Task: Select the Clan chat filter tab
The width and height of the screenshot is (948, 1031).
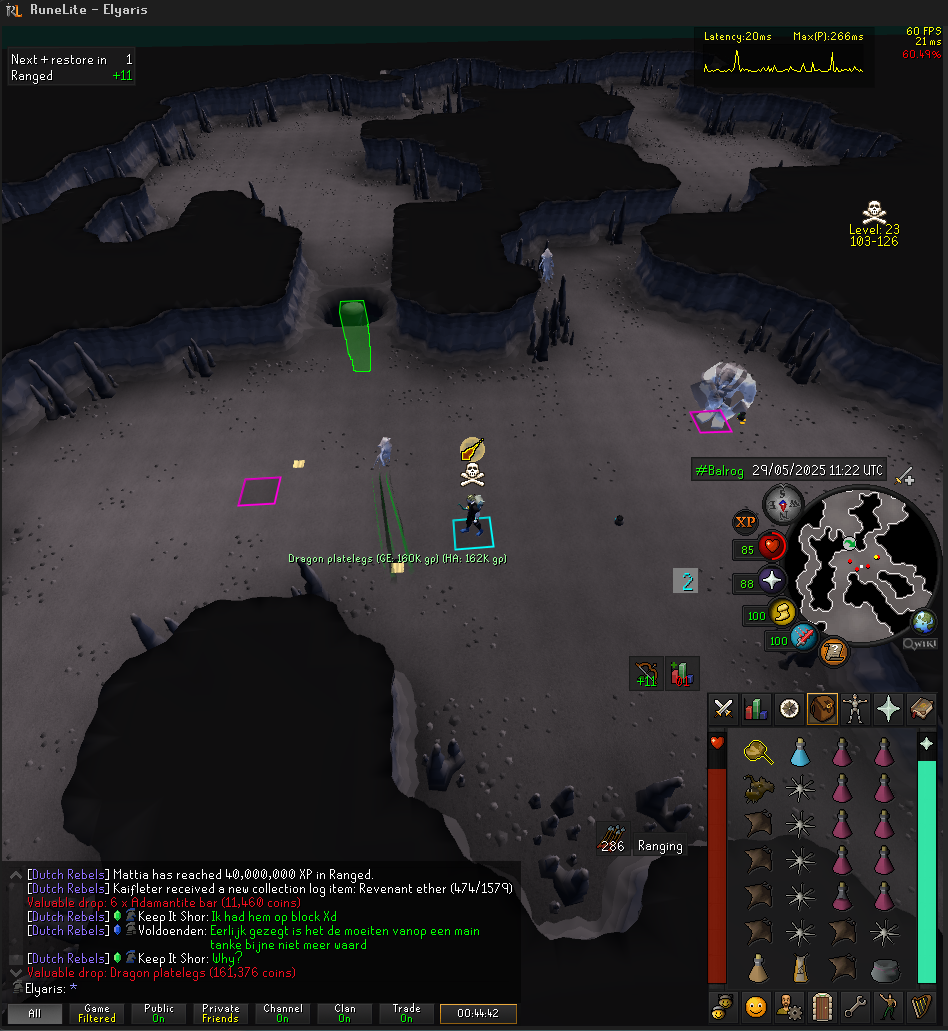Action: (x=345, y=1013)
